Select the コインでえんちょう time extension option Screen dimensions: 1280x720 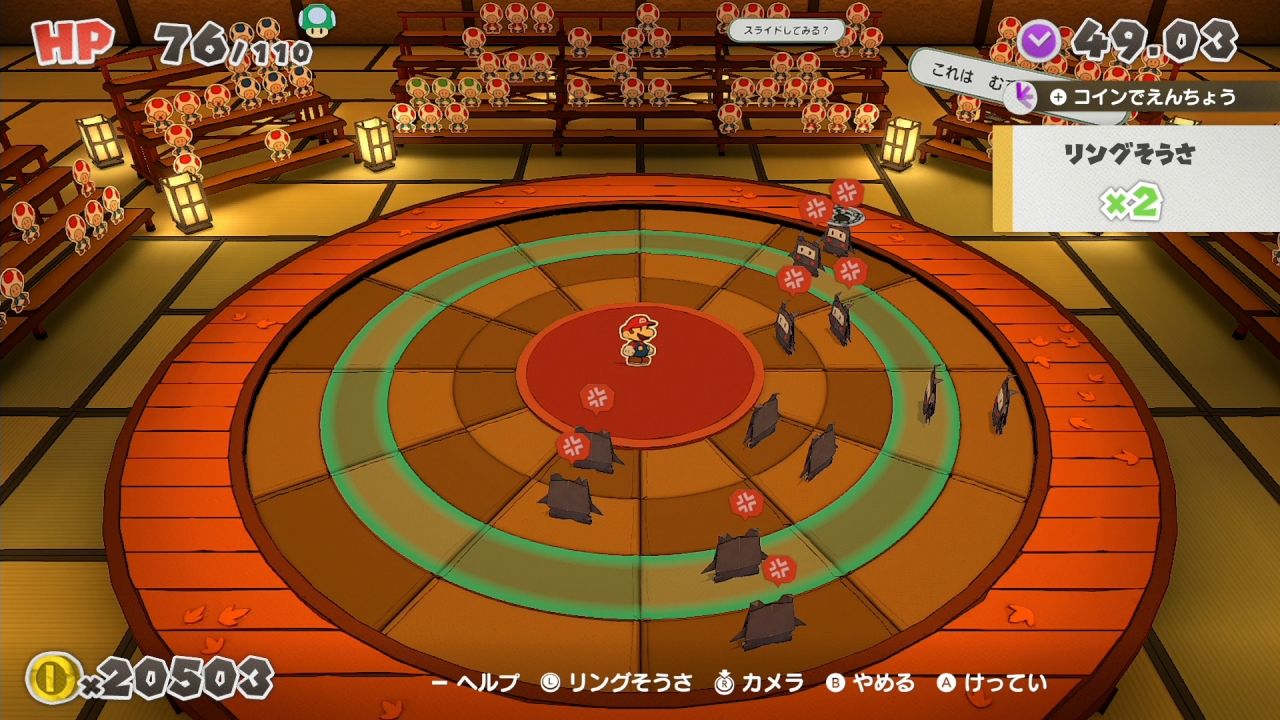point(1142,97)
